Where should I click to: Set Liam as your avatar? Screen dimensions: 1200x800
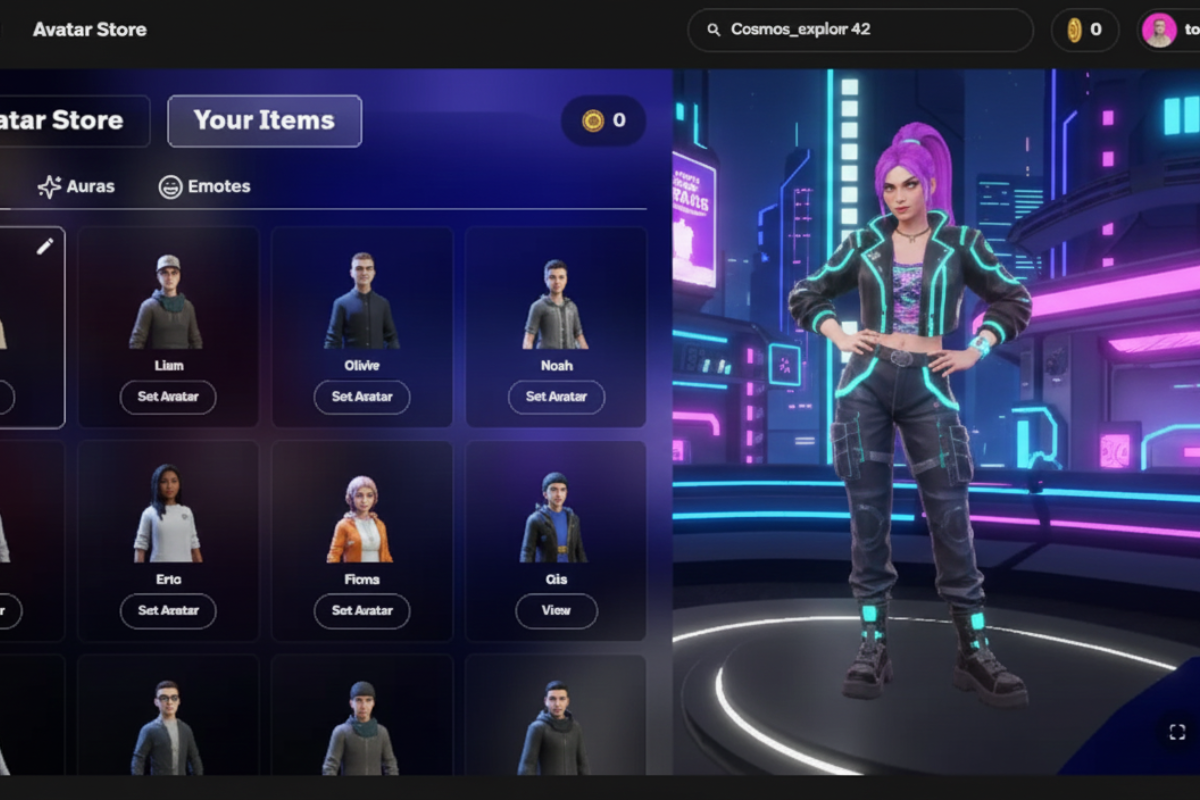(x=168, y=397)
